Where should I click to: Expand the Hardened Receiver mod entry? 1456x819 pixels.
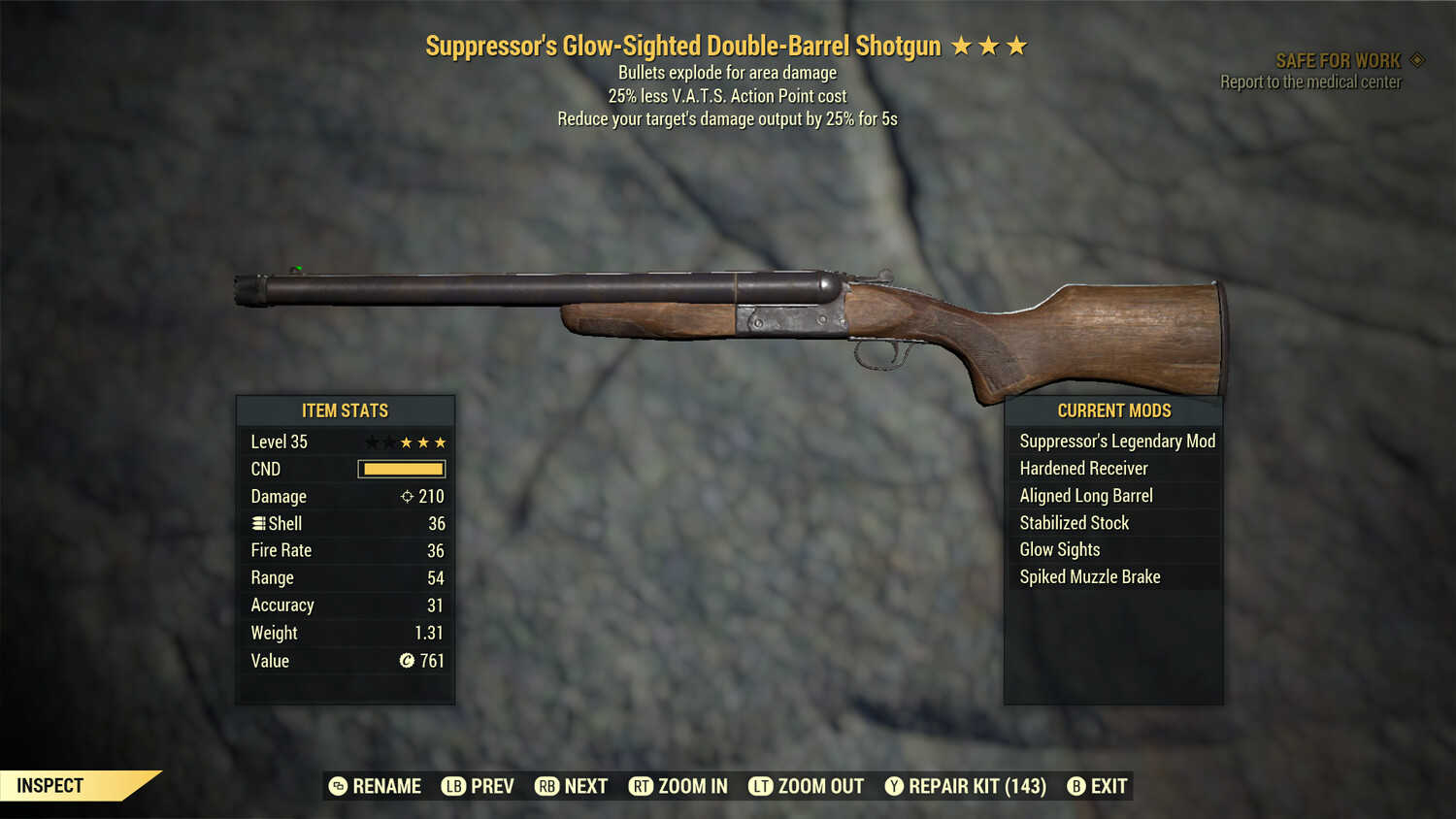pos(1082,468)
